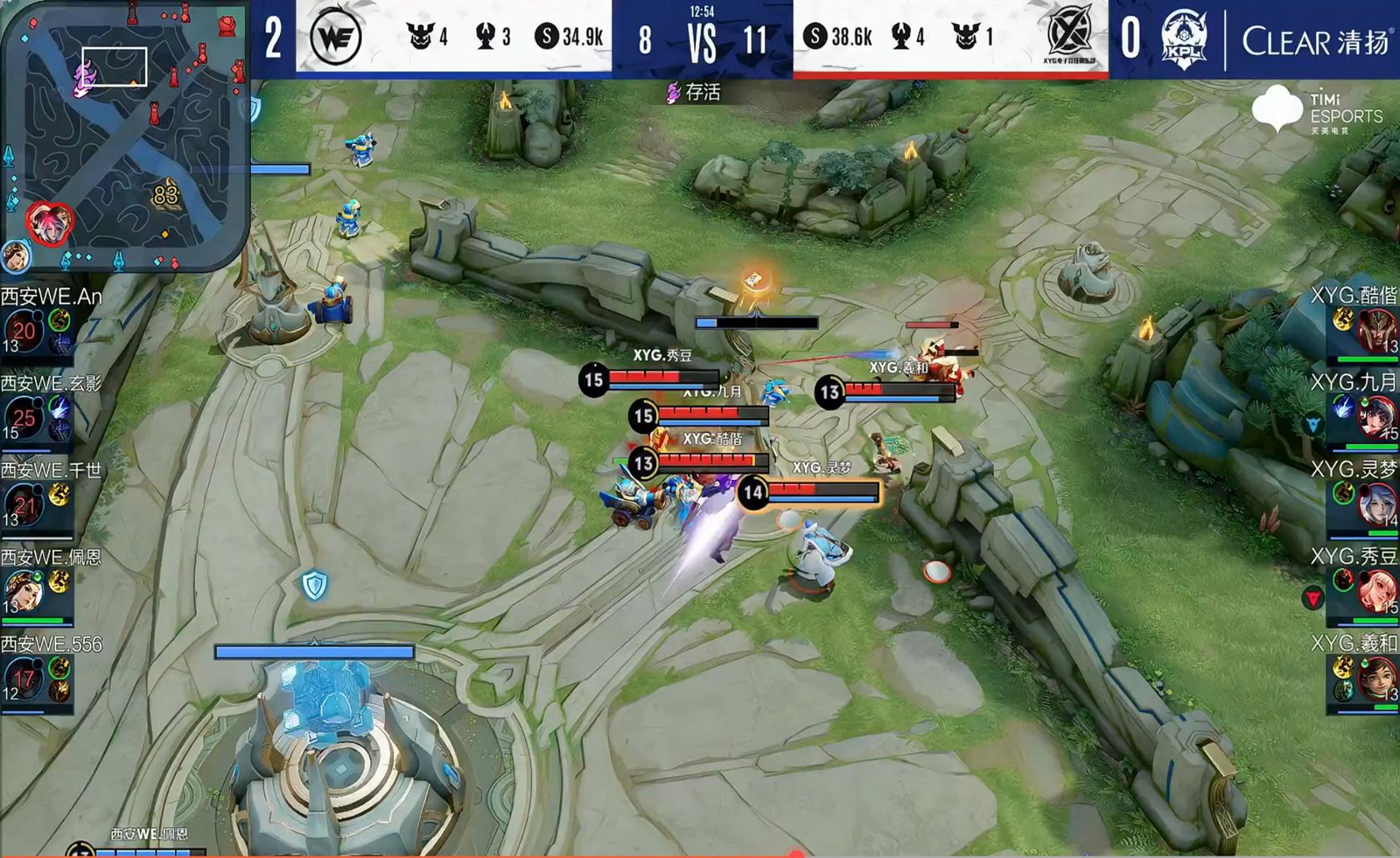The height and width of the screenshot is (858, 1400).
Task: Click the tyrant kill icon beside WE's count 4
Action: click(x=417, y=36)
